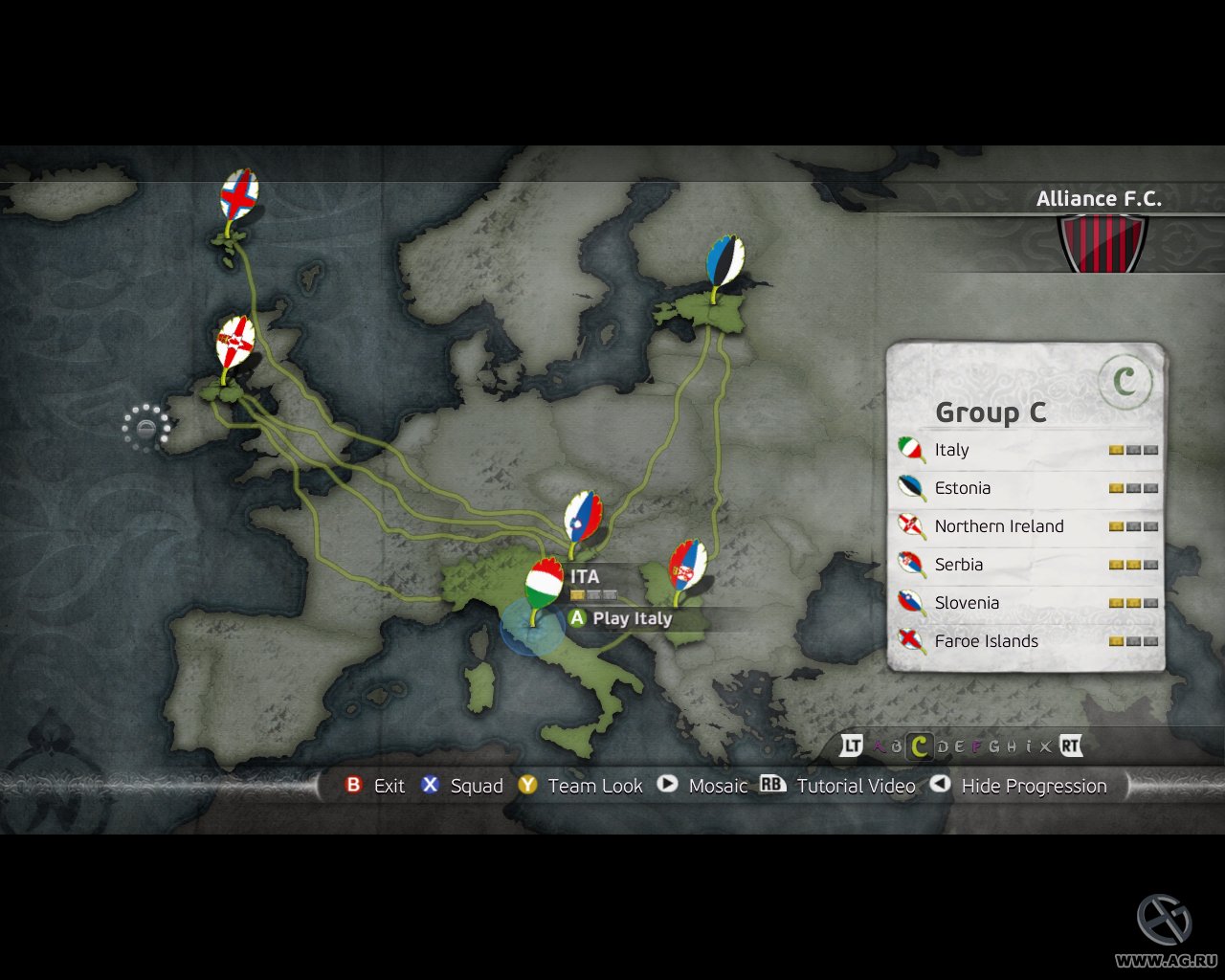Click the RT trigger icon in the group bar
This screenshot has height=980, width=1225.
point(1071,746)
